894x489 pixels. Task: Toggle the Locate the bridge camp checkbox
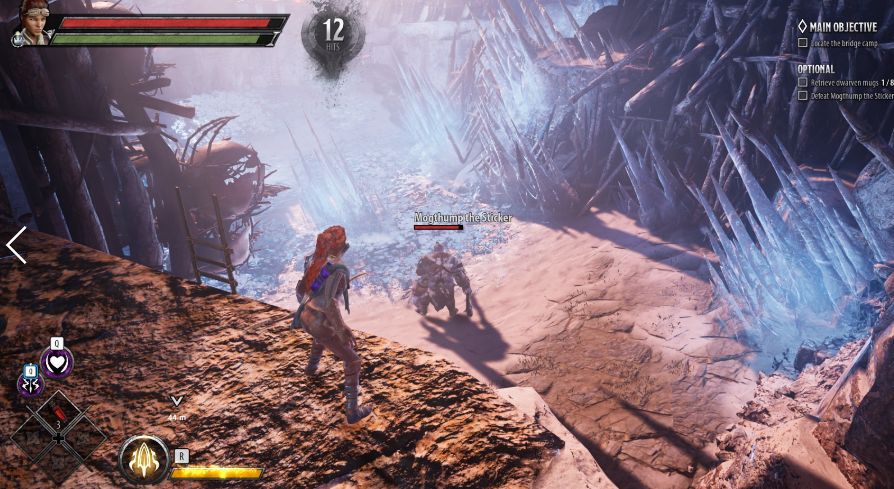click(x=803, y=43)
